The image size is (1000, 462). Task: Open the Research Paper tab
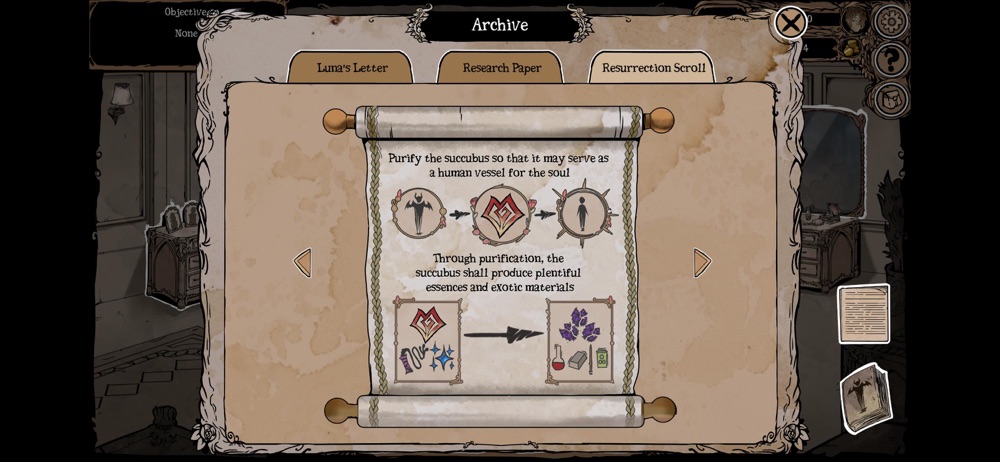coord(501,68)
